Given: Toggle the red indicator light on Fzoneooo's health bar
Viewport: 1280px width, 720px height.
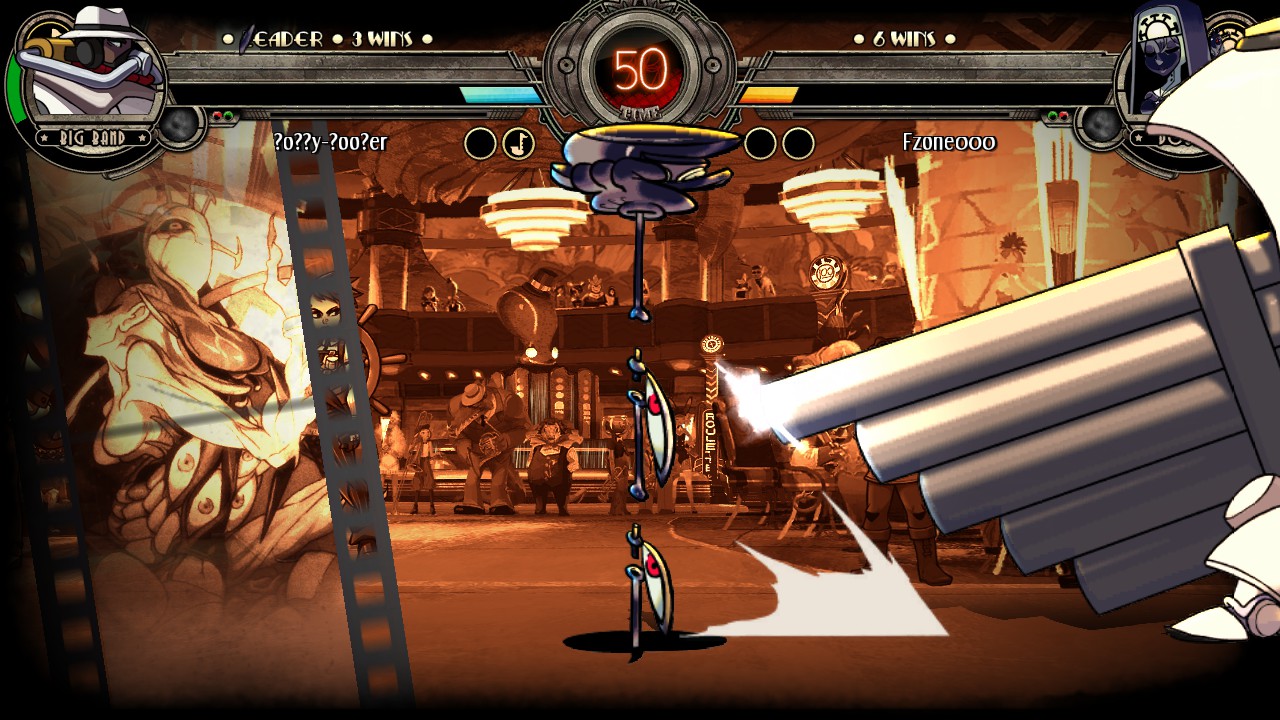Looking at the screenshot, I should coord(1063,115).
